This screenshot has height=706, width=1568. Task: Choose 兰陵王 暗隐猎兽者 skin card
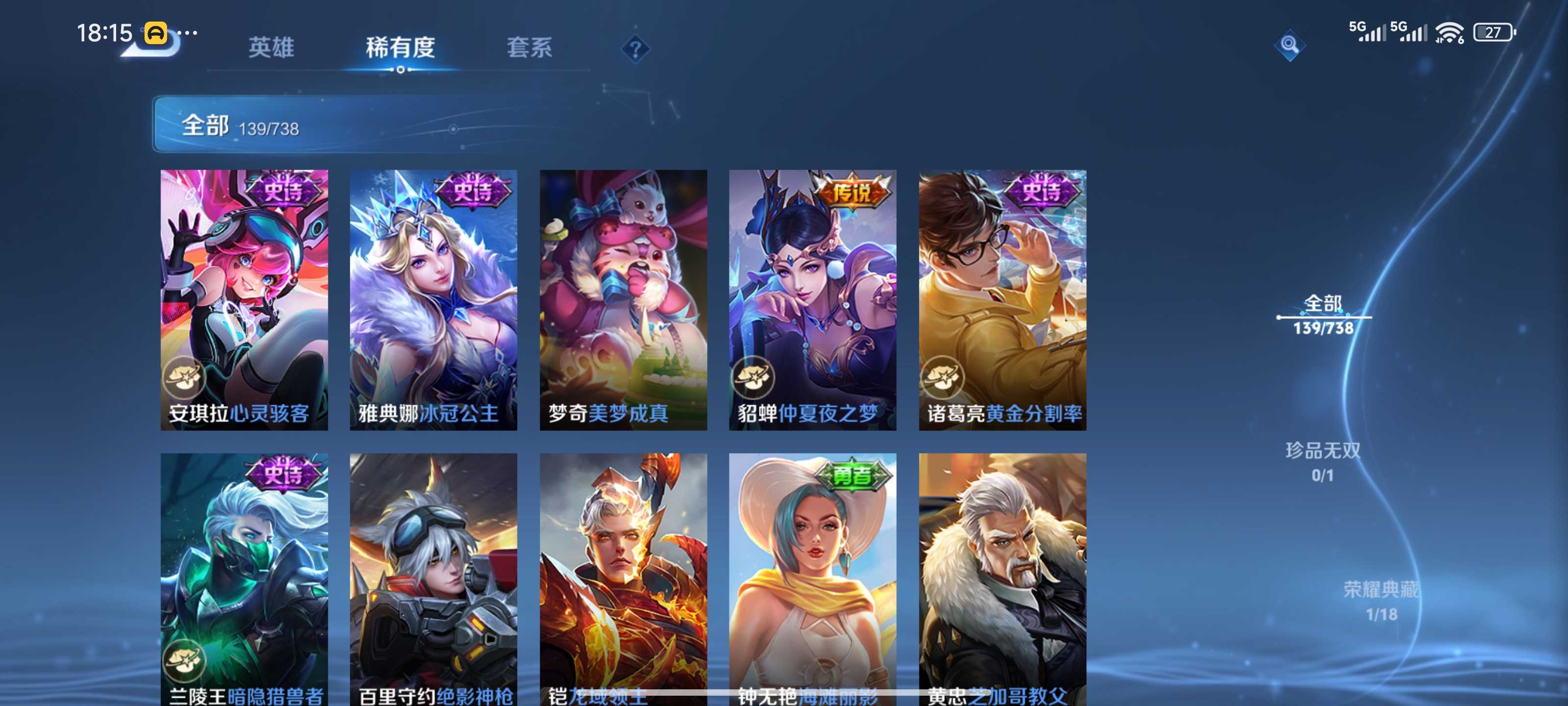244,579
